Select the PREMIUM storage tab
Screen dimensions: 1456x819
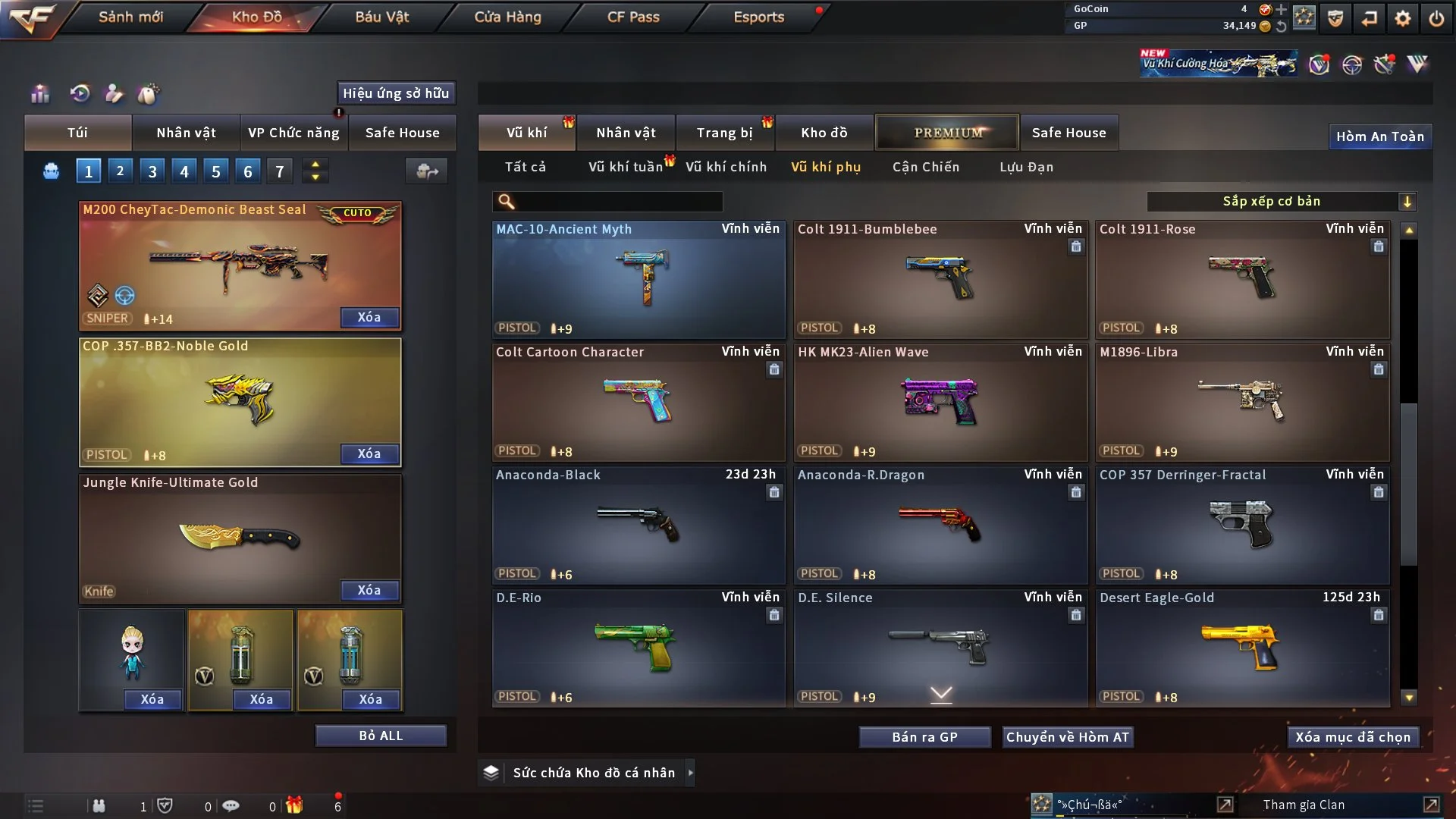point(947,133)
